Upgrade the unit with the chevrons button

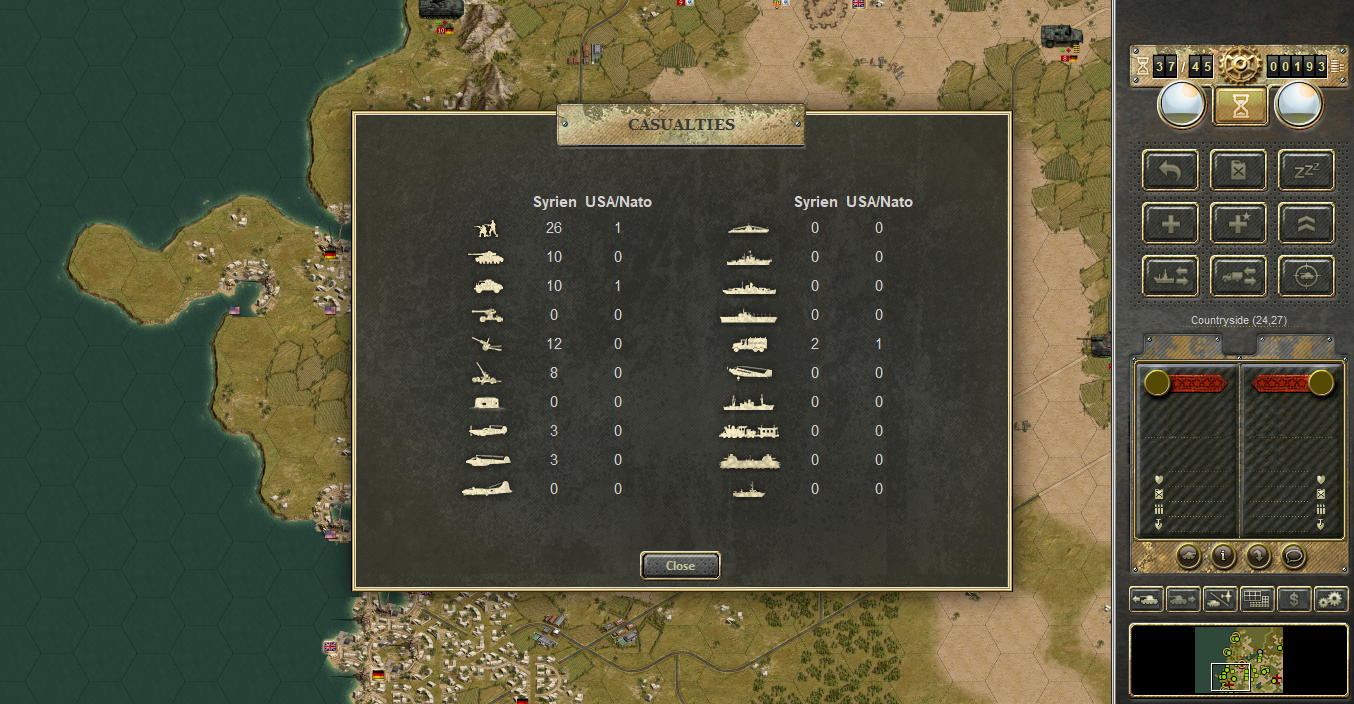[1306, 223]
